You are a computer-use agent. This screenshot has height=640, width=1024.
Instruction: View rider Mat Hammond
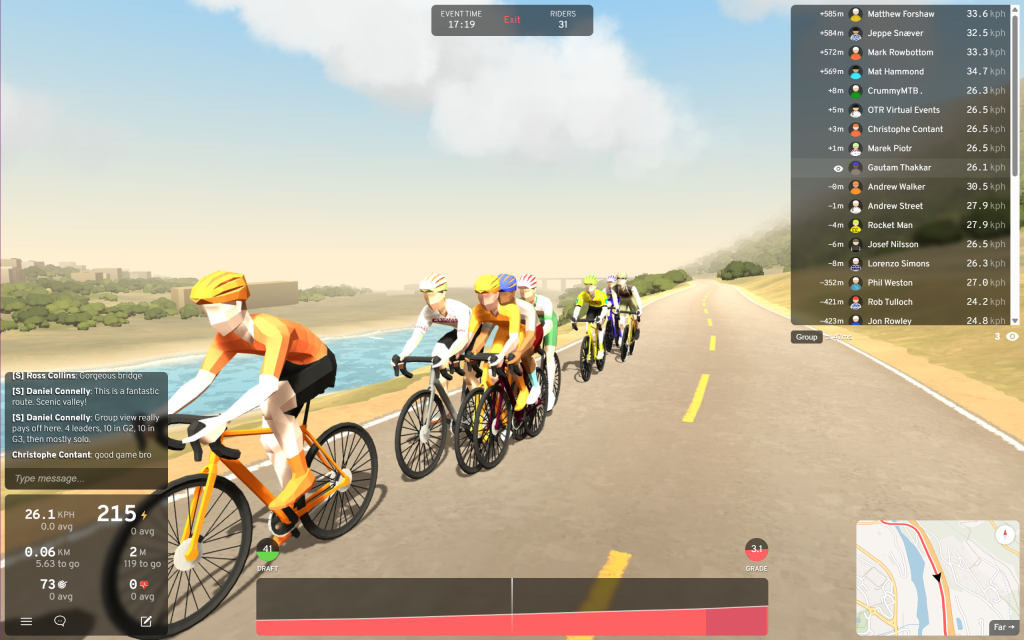(x=900, y=71)
